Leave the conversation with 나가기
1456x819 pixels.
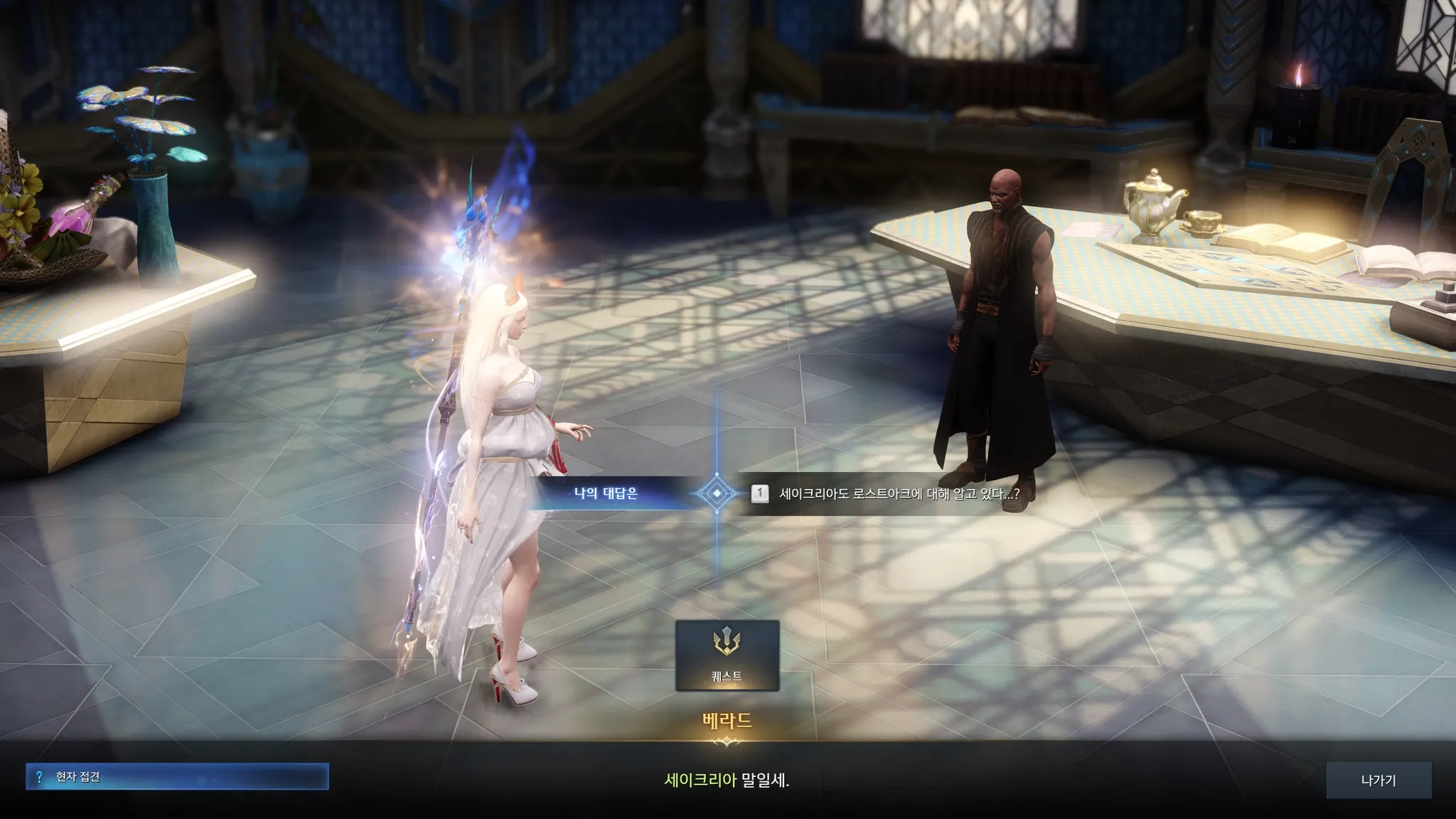click(1378, 780)
